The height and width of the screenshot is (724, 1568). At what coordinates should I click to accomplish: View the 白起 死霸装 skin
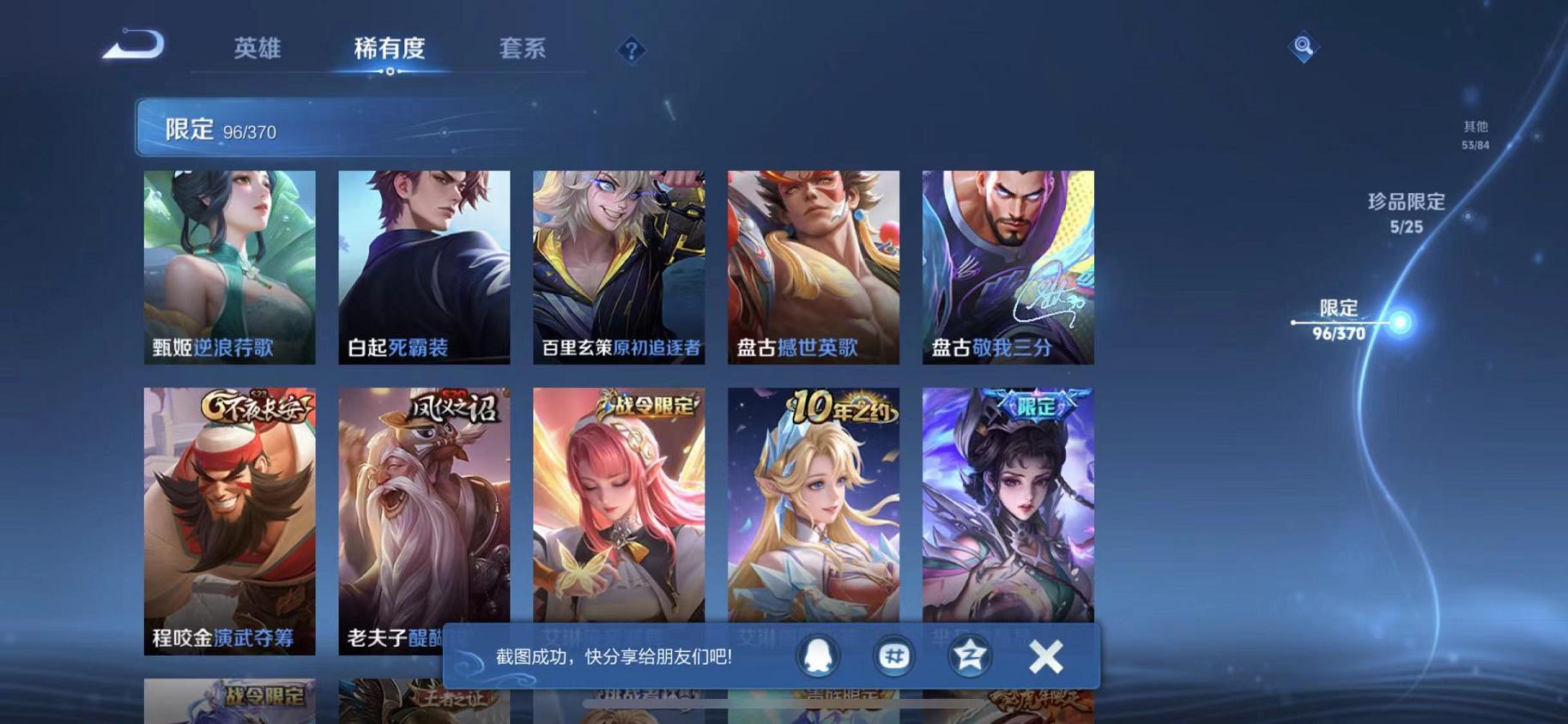click(x=422, y=266)
